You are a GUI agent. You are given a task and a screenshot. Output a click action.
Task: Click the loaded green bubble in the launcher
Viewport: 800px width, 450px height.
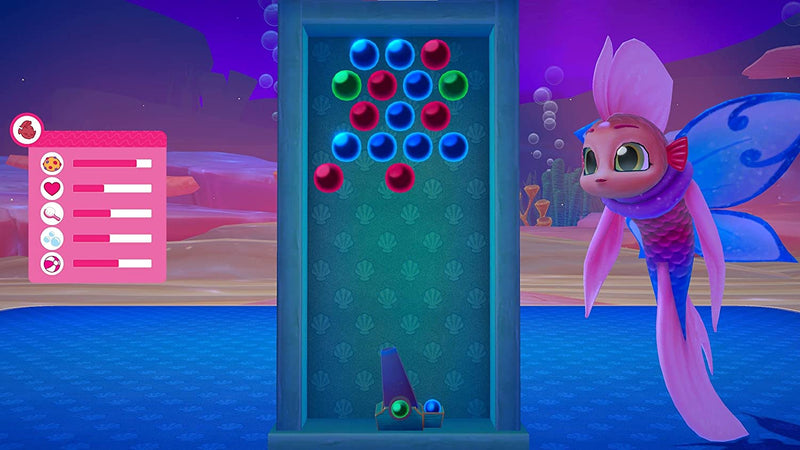(399, 408)
